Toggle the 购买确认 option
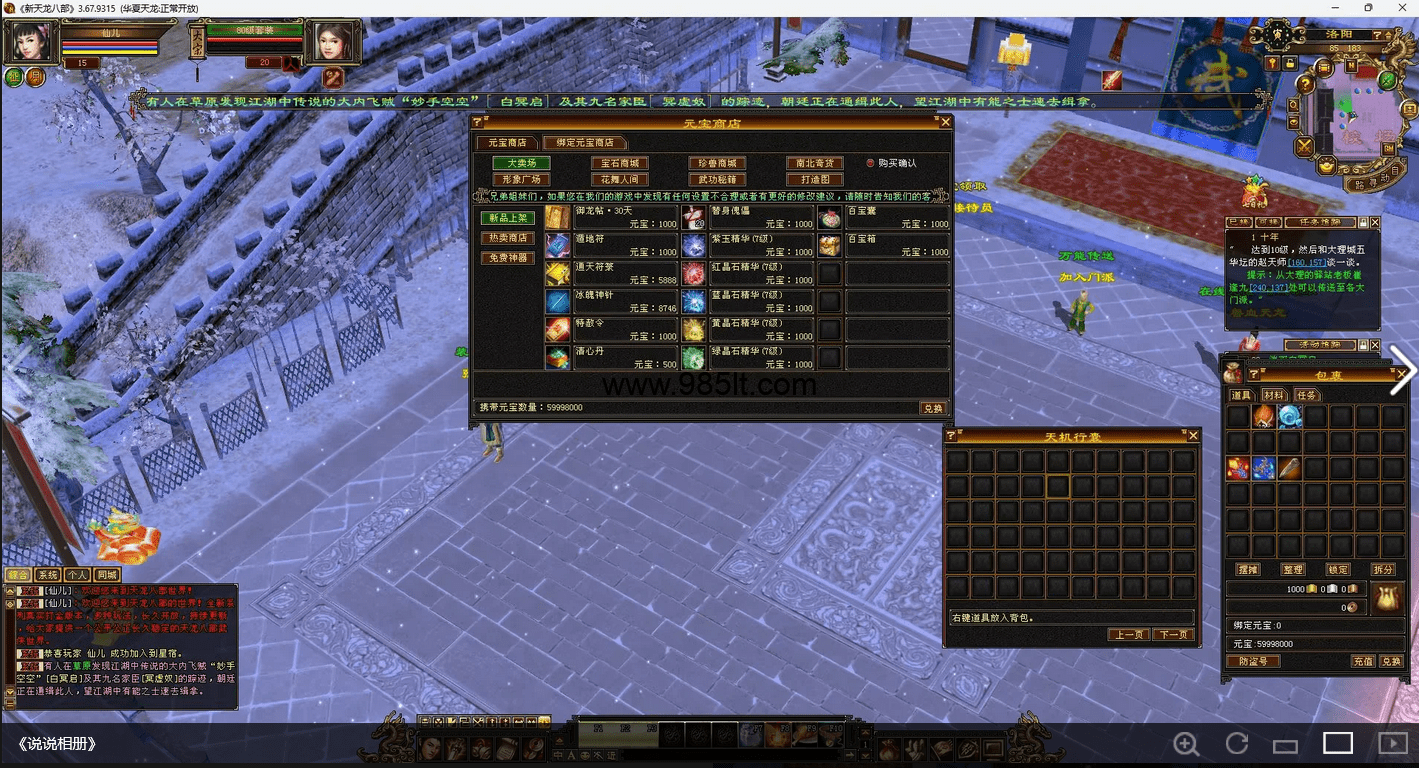1419x768 pixels. tap(870, 163)
